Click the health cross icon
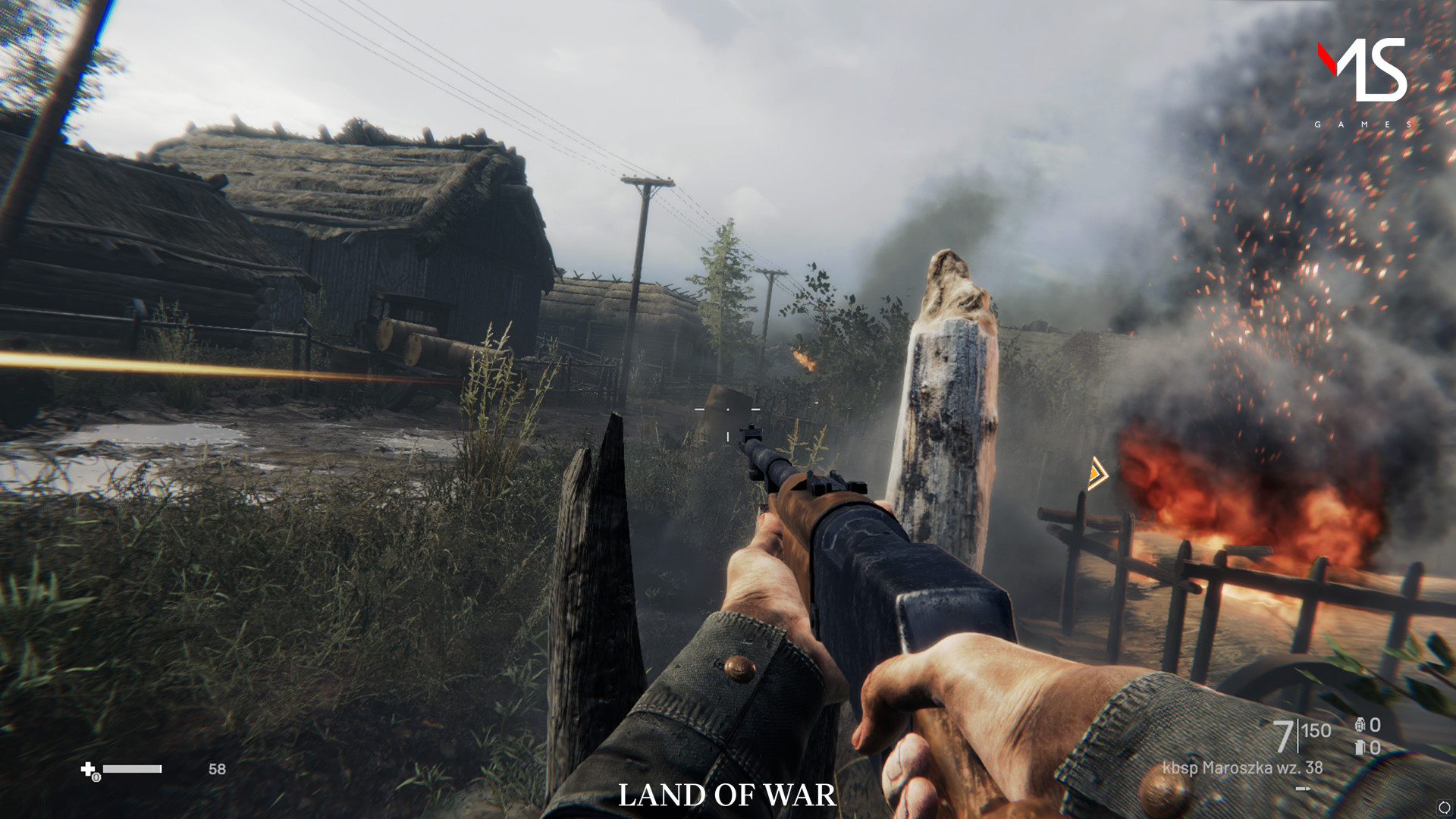The height and width of the screenshot is (819, 1456). tap(88, 769)
